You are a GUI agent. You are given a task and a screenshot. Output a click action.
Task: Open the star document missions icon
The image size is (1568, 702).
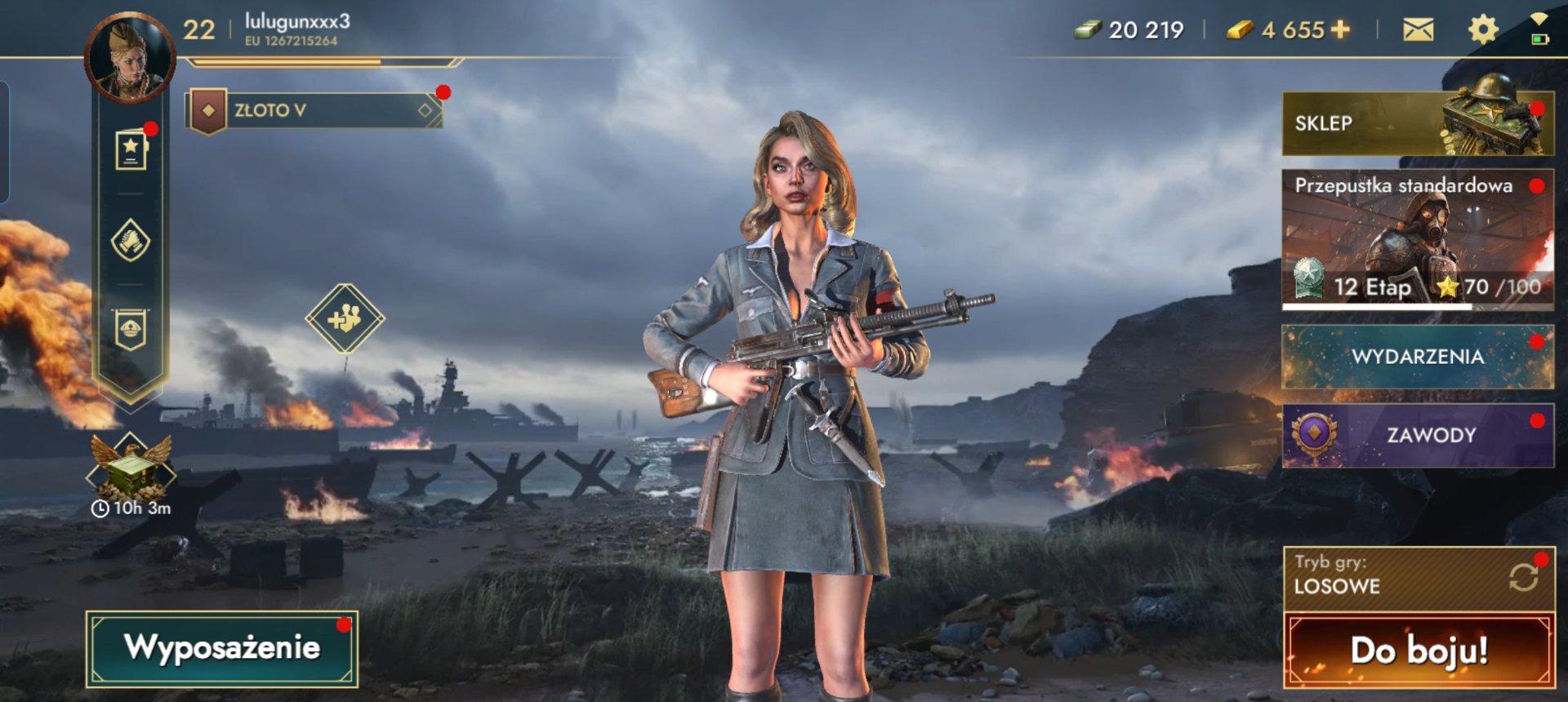(131, 151)
